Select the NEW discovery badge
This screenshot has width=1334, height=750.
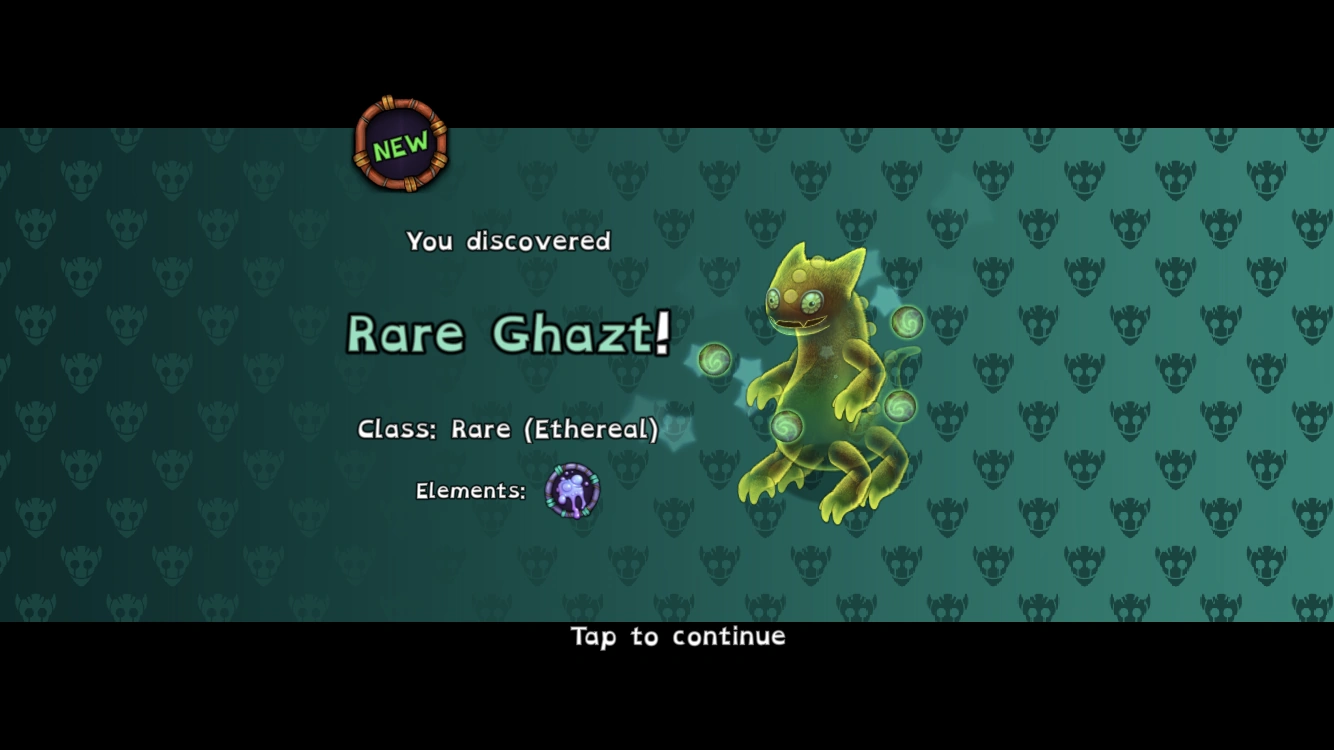pos(399,145)
